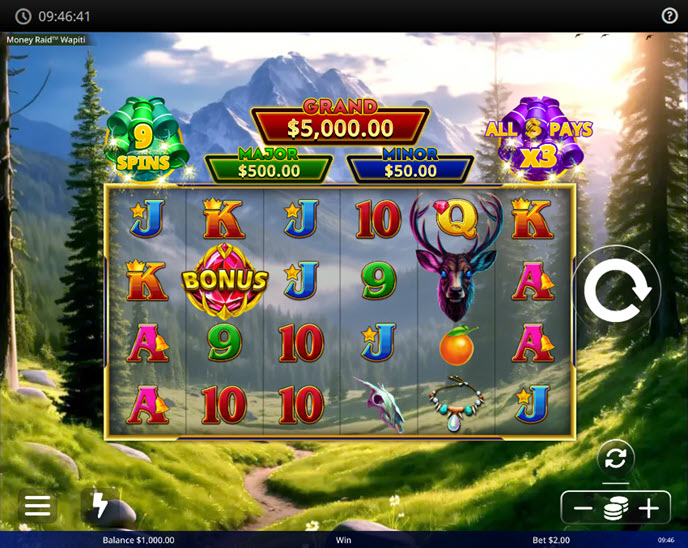Open bet options via the coin stack icon
This screenshot has width=688, height=548.
pyautogui.click(x=616, y=508)
